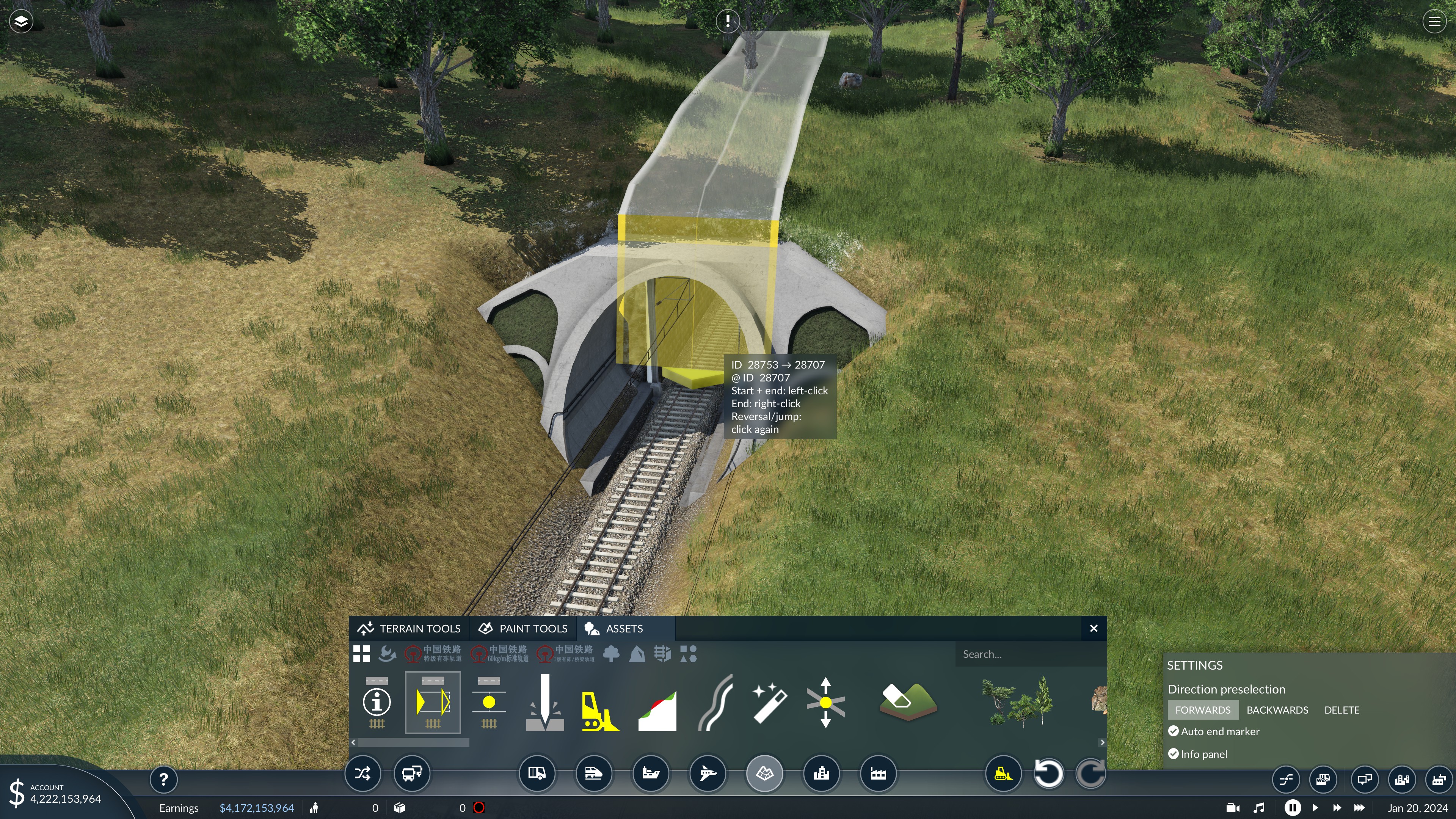
Task: Uncheck the Info panel option
Action: tap(1174, 754)
